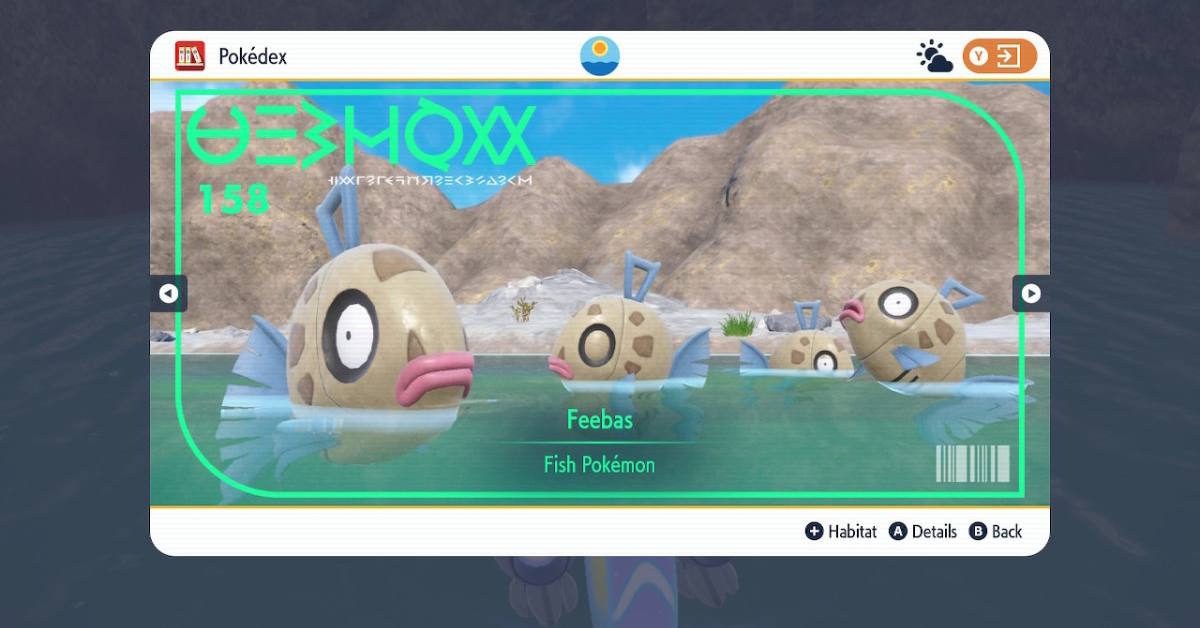The width and height of the screenshot is (1200, 628).
Task: Go to the previous Pokédex entry arrow
Action: coord(168,294)
